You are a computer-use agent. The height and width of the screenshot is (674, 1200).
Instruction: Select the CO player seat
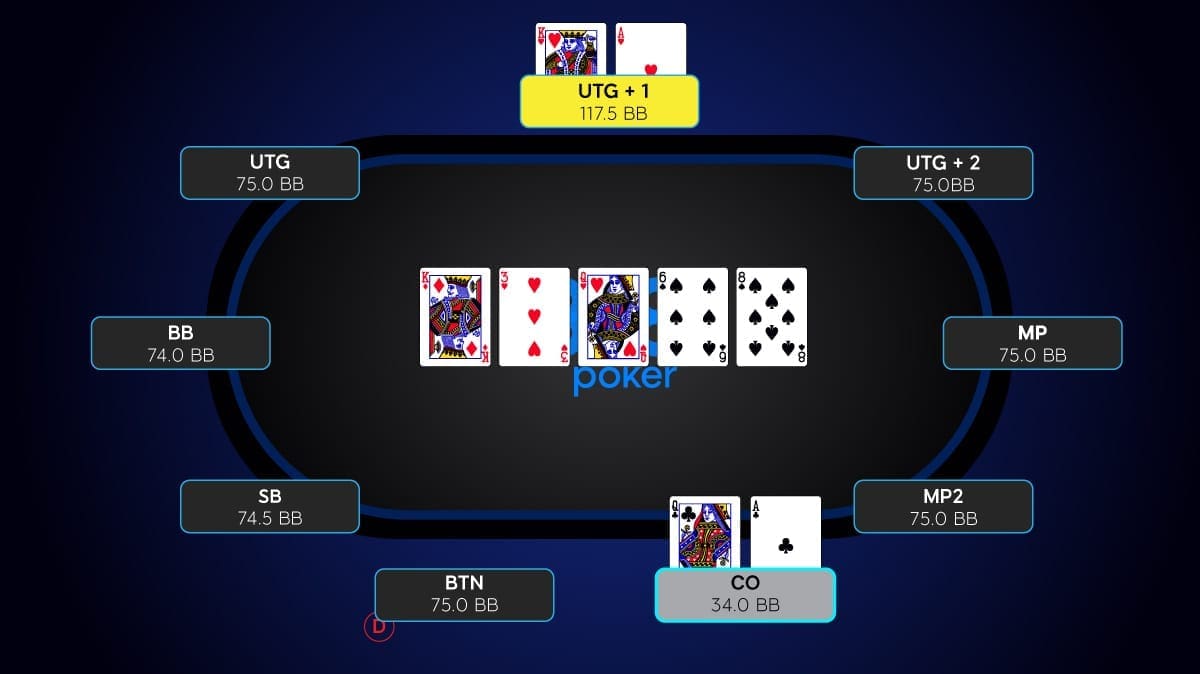(x=745, y=594)
